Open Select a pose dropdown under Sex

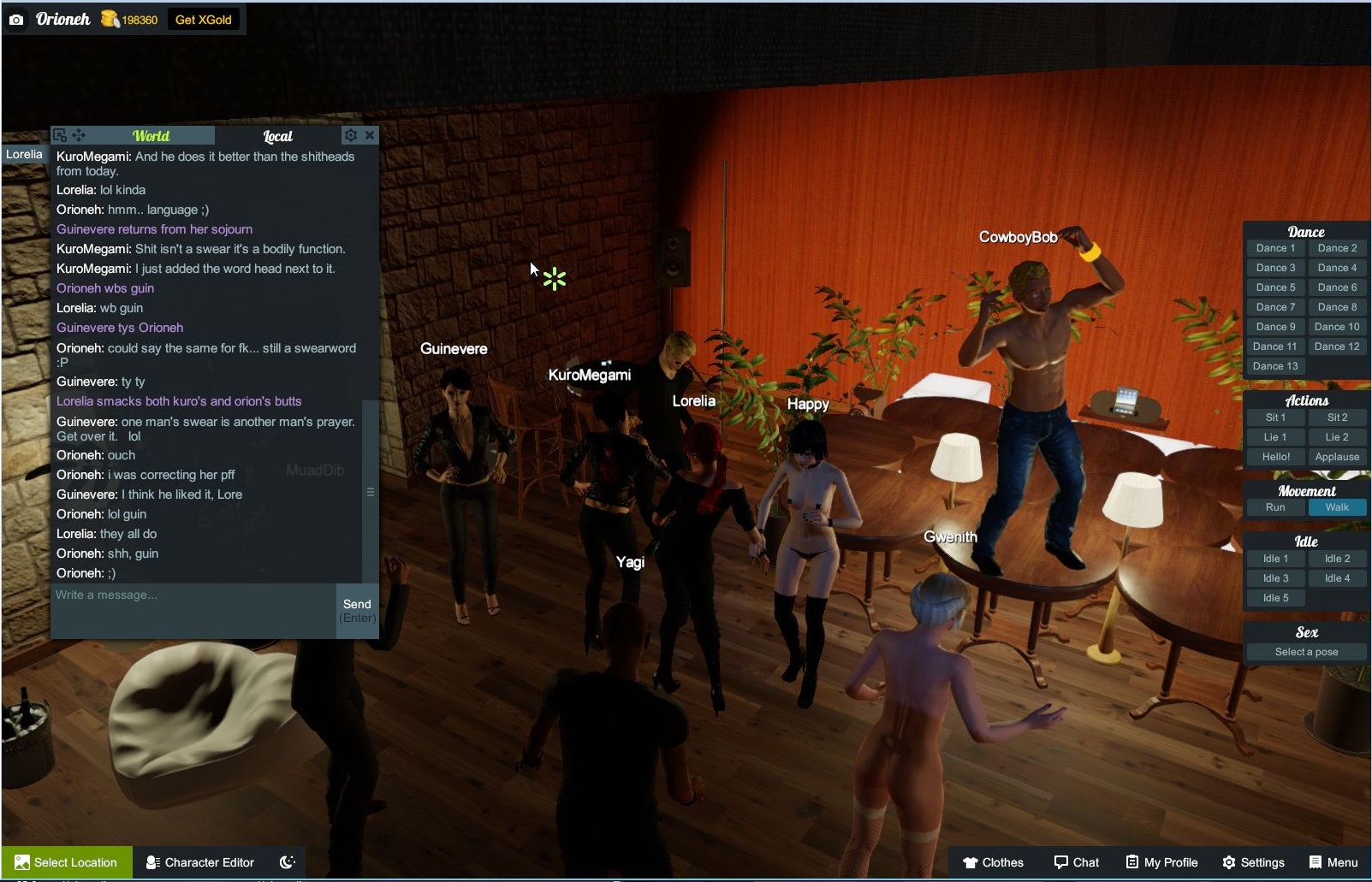(1304, 651)
